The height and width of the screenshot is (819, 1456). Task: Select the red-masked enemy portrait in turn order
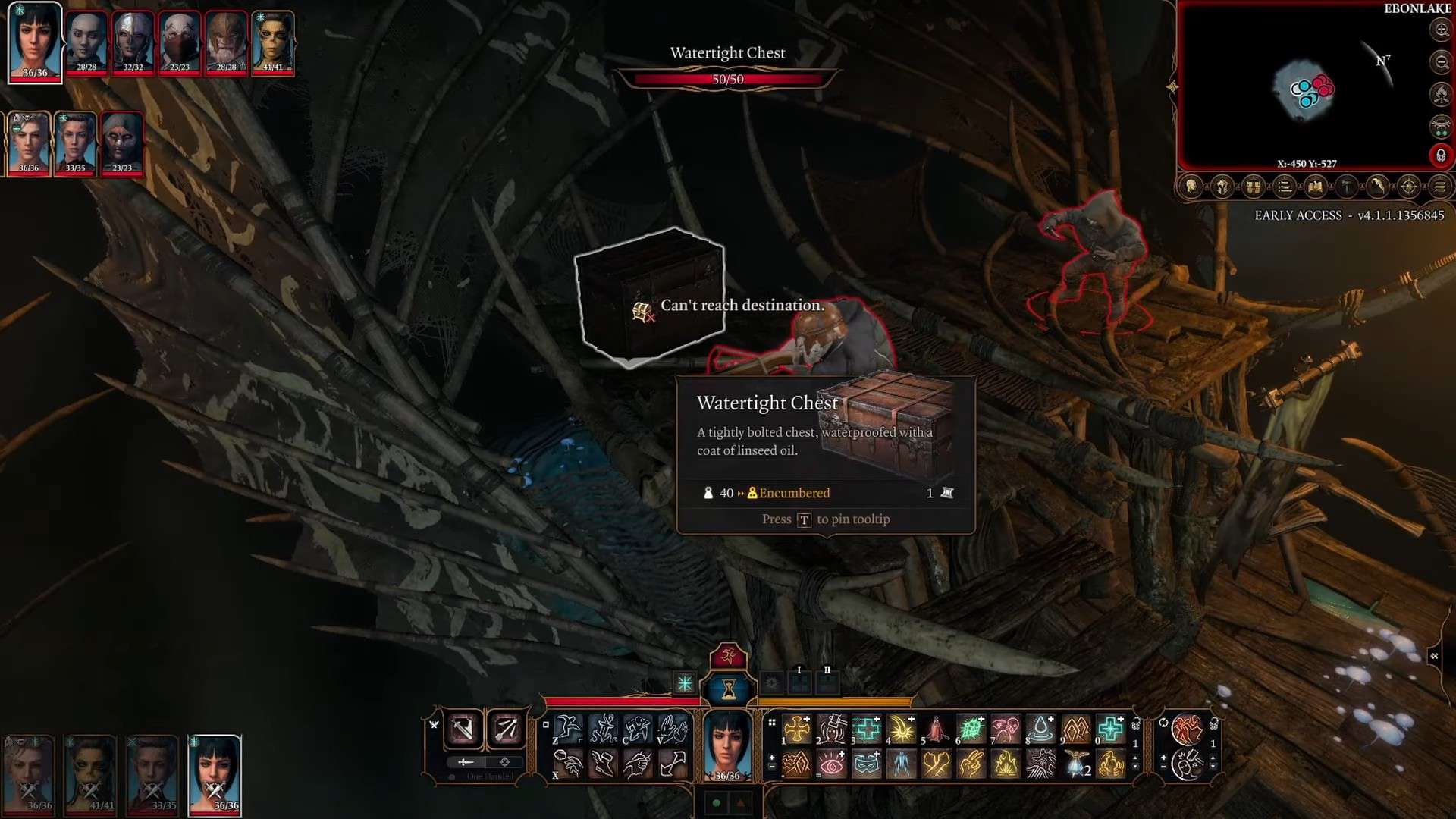(x=180, y=42)
